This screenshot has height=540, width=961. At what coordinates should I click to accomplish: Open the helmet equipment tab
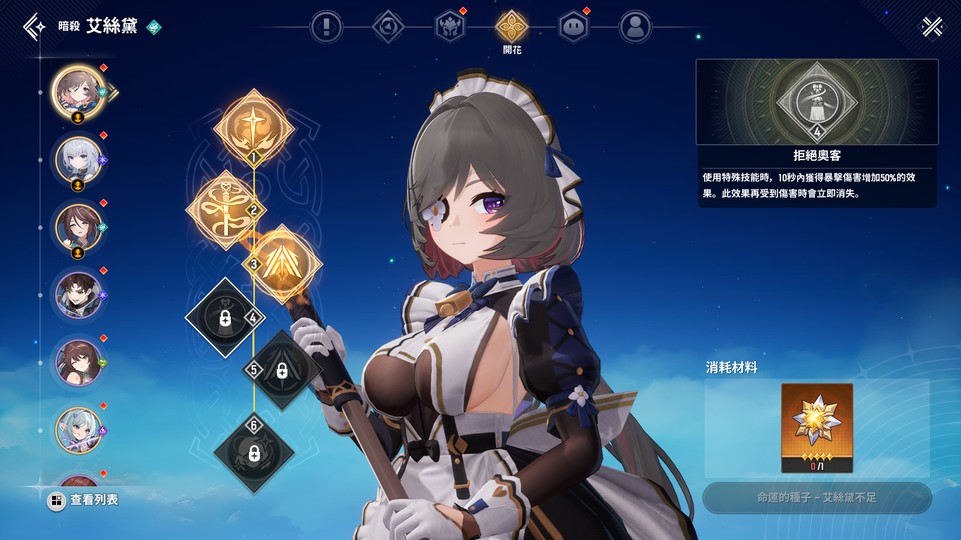pos(450,27)
